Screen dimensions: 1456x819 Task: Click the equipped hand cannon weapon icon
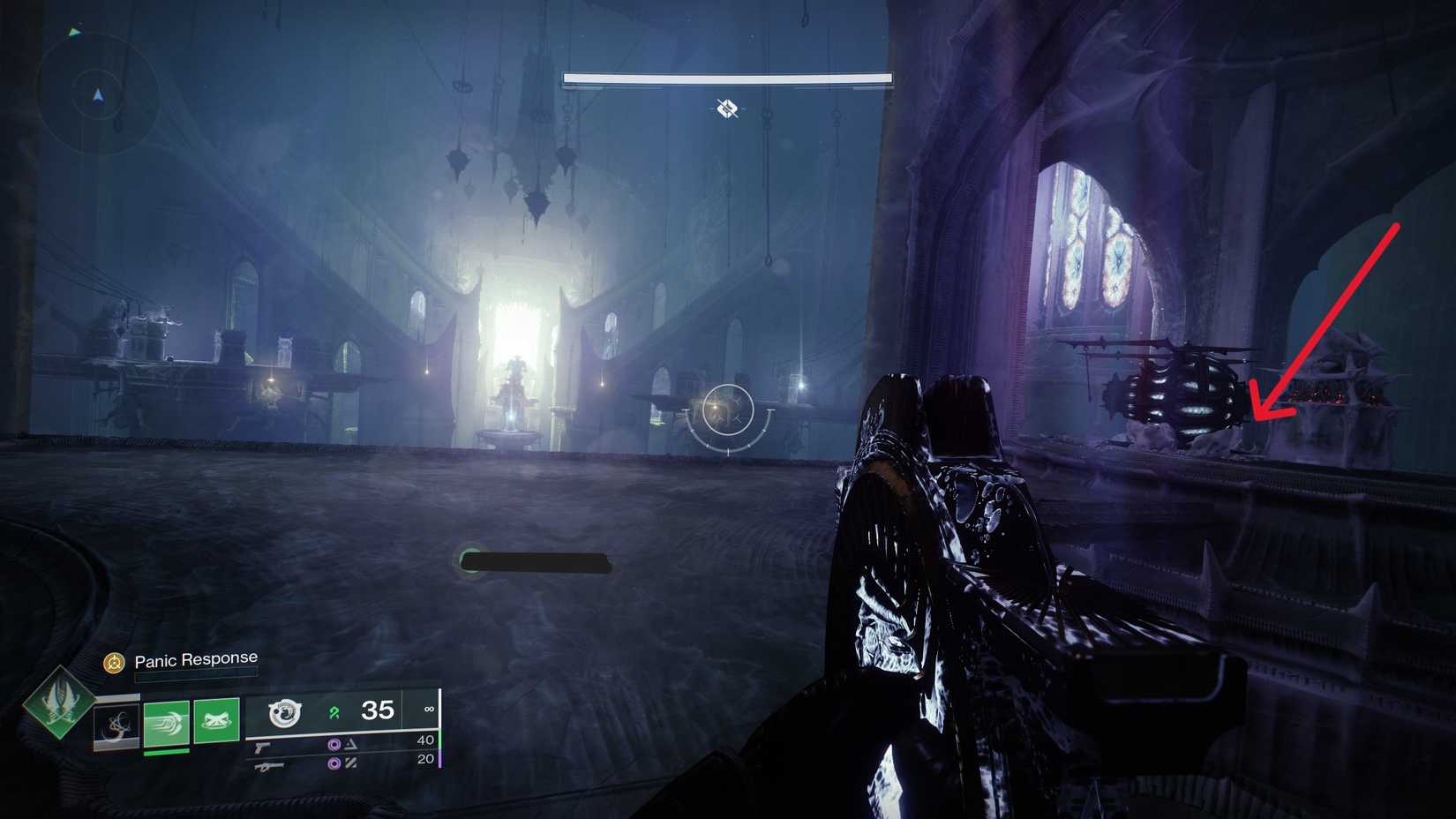click(x=285, y=714)
